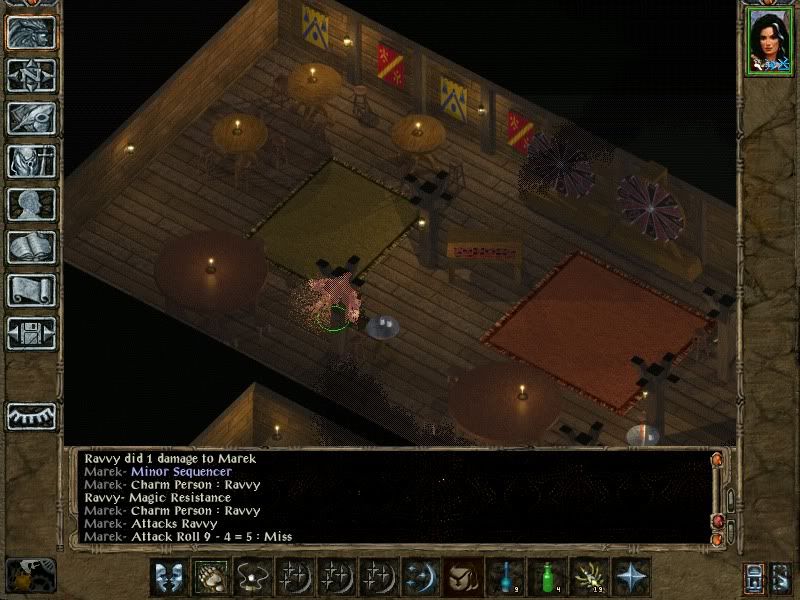Activate the talk masks button
This screenshot has width=800, height=600.
pyautogui.click(x=168, y=577)
